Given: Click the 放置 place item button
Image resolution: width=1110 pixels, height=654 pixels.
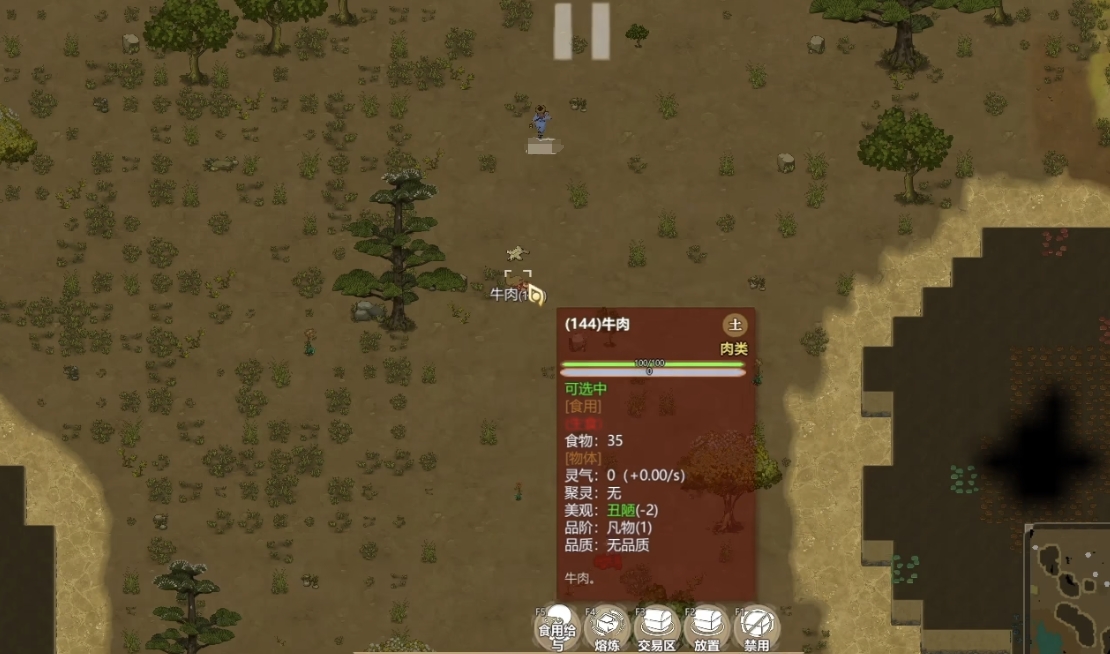Looking at the screenshot, I should (707, 627).
